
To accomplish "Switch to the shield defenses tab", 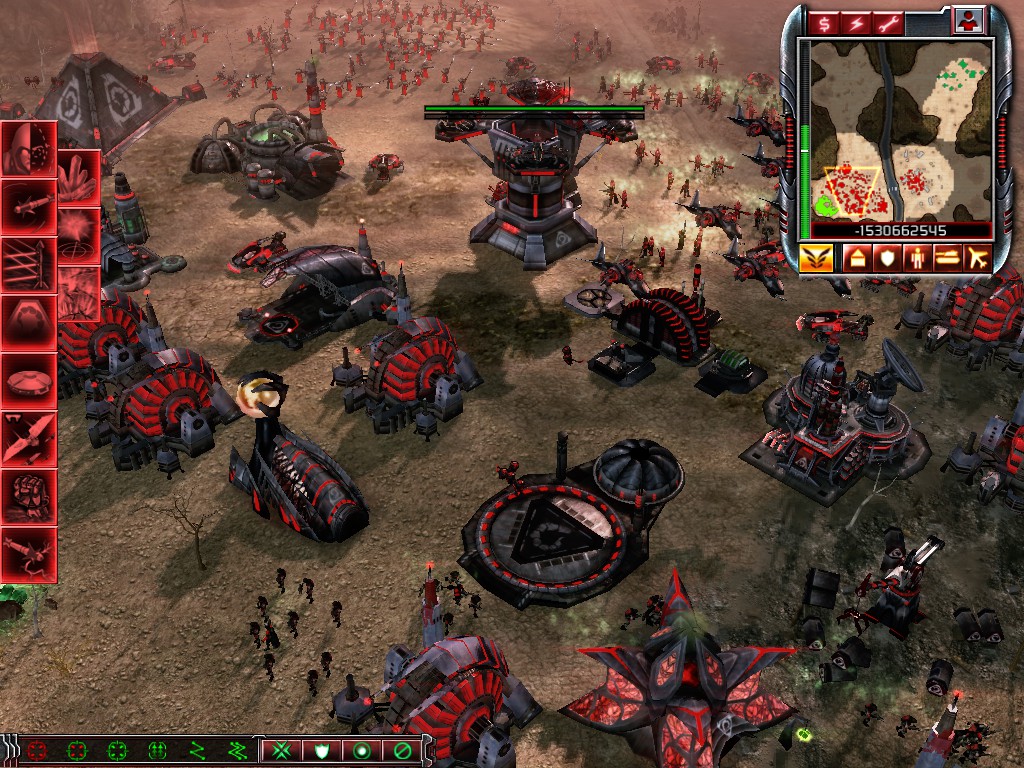I will coord(887,258).
